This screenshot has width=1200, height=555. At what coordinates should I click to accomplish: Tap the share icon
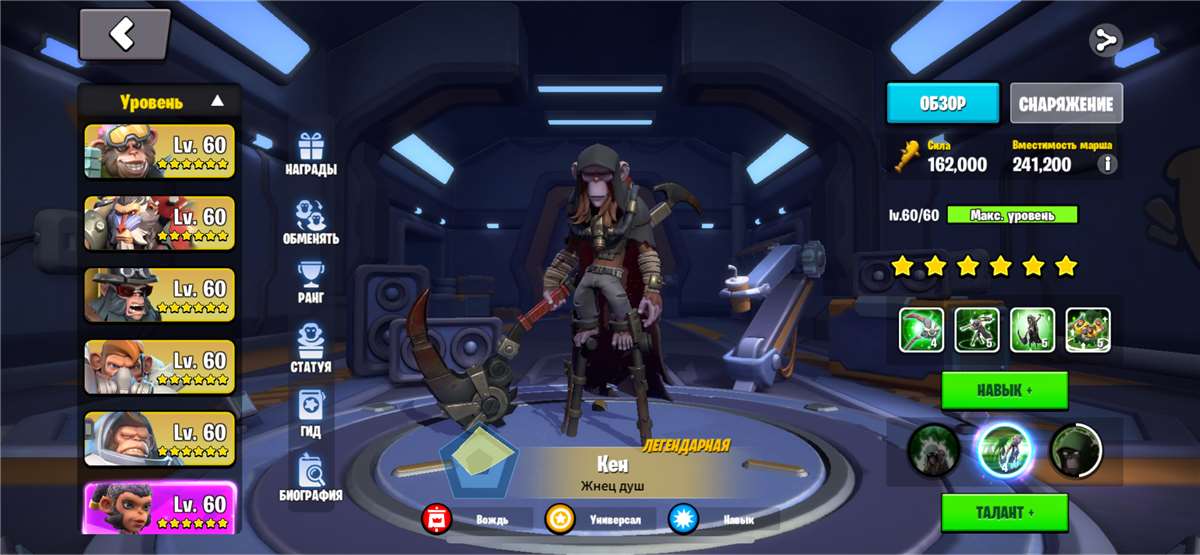pos(1105,41)
